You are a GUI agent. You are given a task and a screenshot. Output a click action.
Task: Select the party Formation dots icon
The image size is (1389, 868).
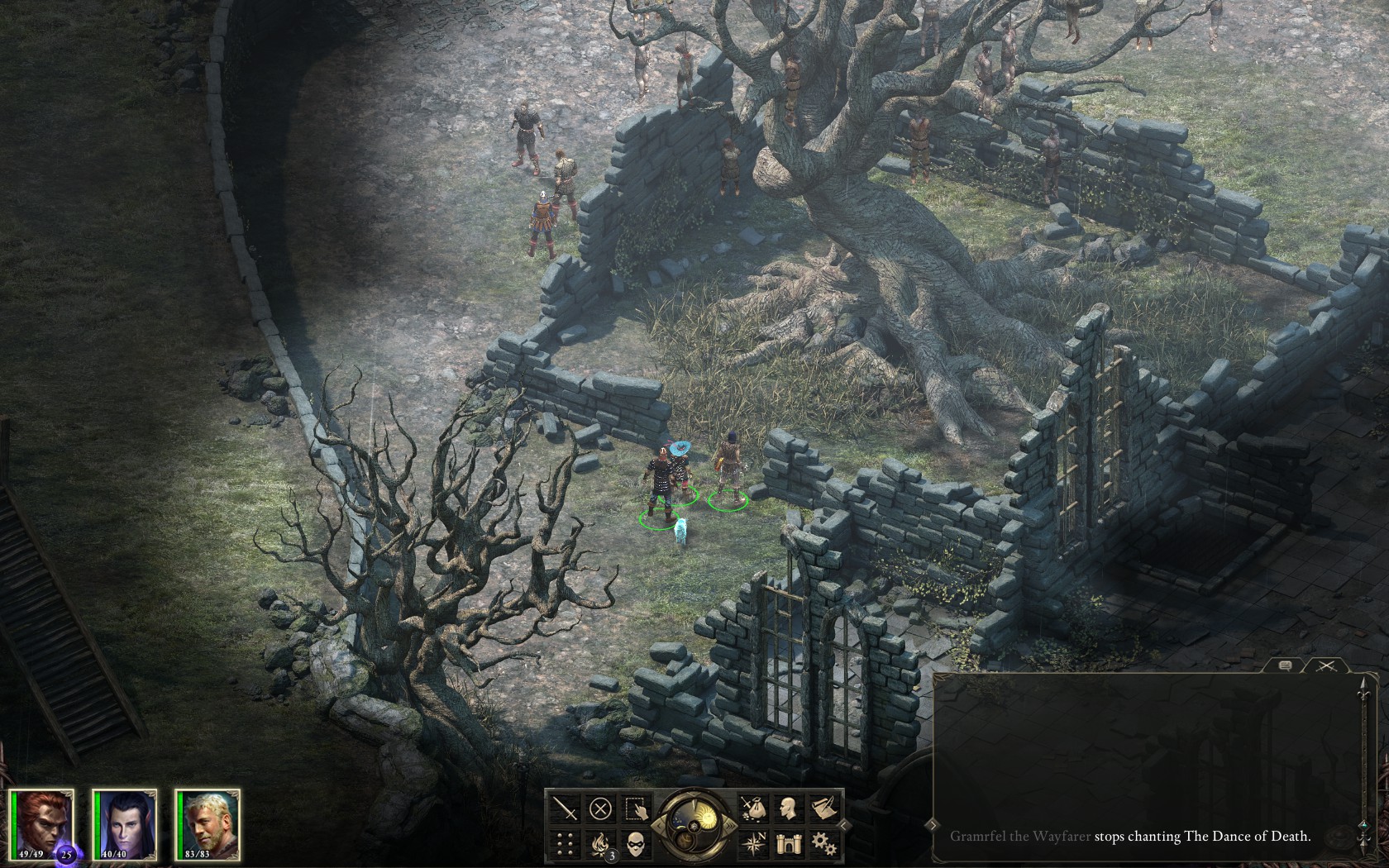point(565,842)
